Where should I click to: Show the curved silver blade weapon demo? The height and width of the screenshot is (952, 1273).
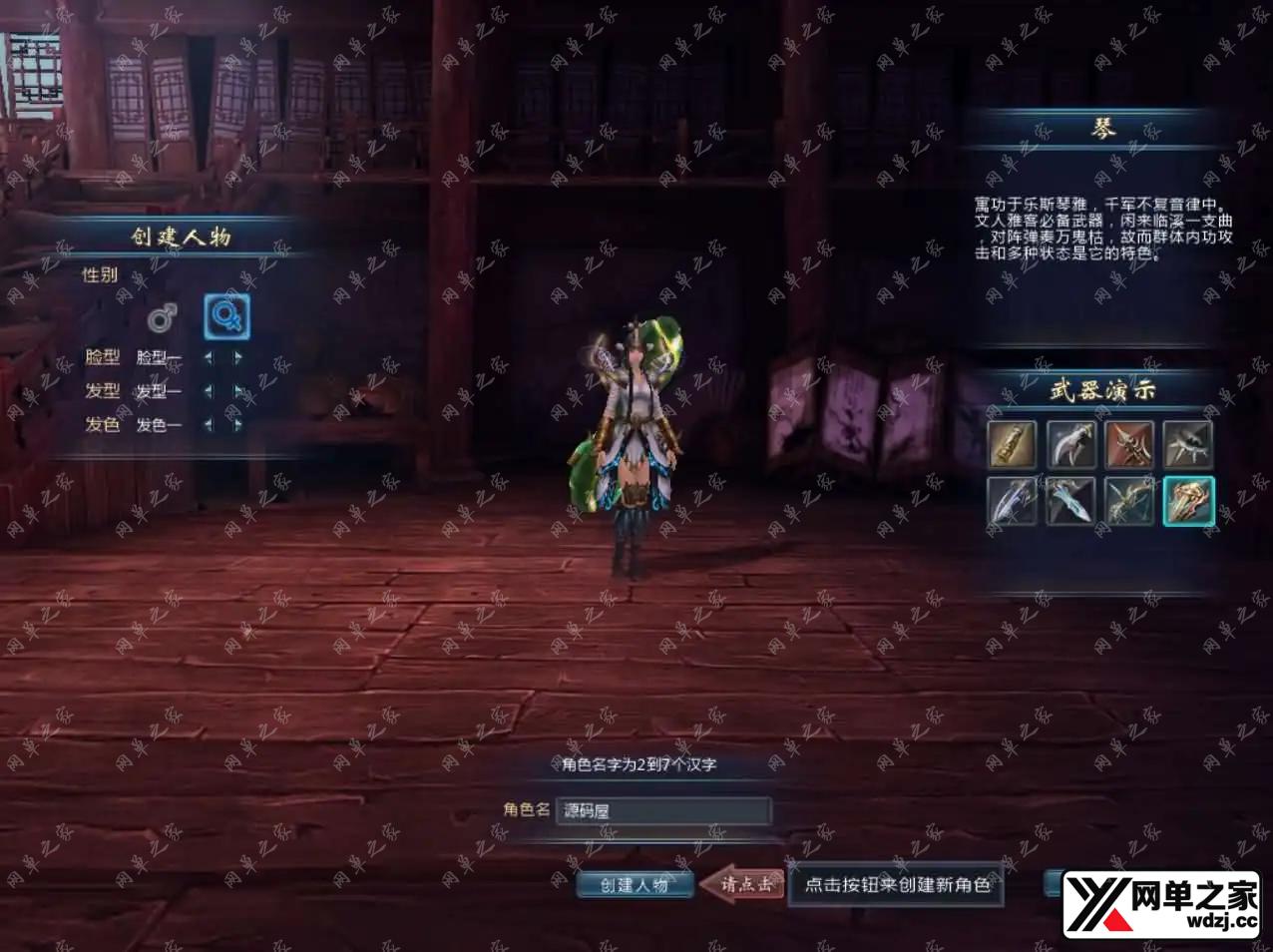coord(1071,444)
